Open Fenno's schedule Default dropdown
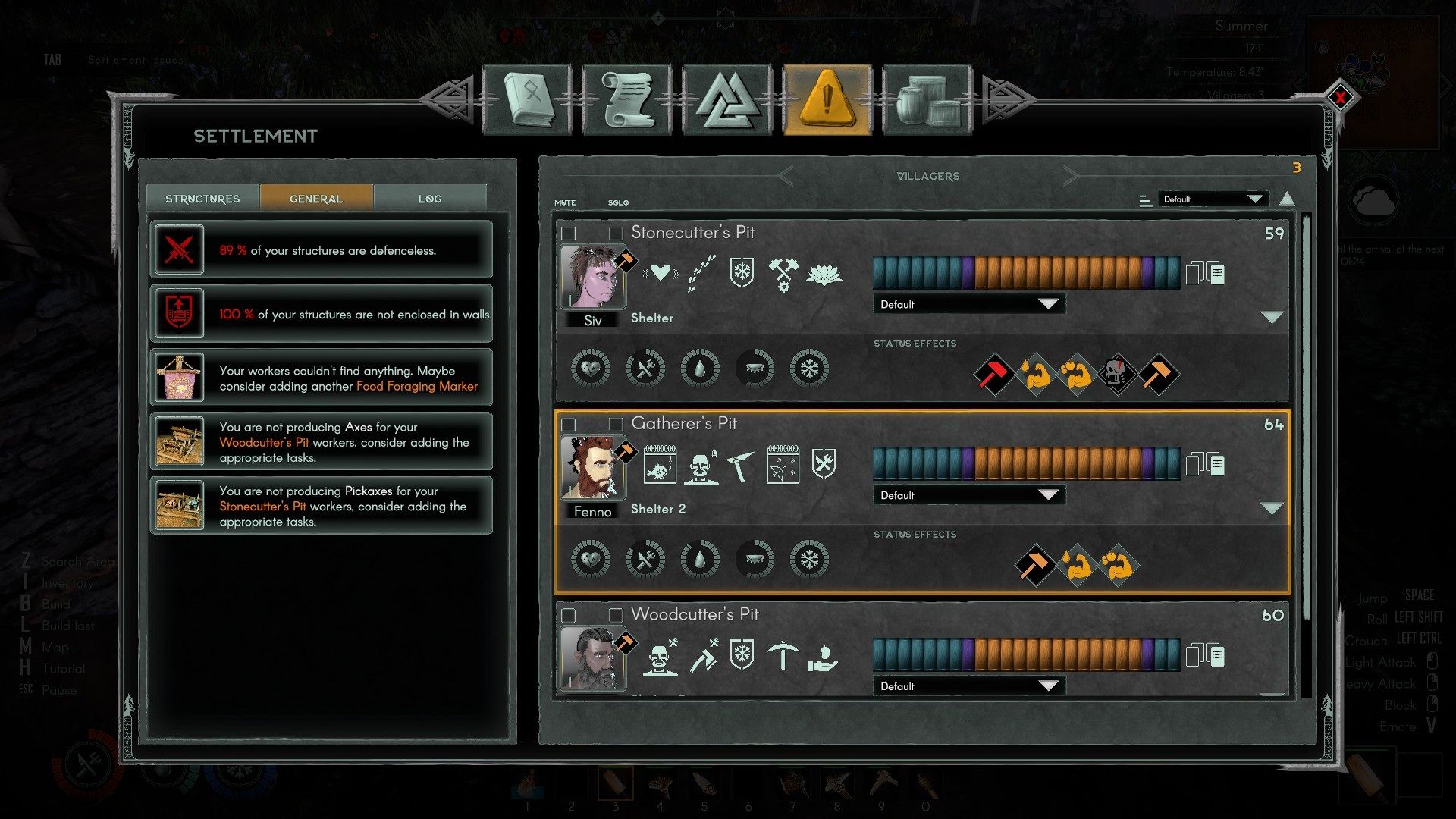The width and height of the screenshot is (1456, 819). (968, 495)
